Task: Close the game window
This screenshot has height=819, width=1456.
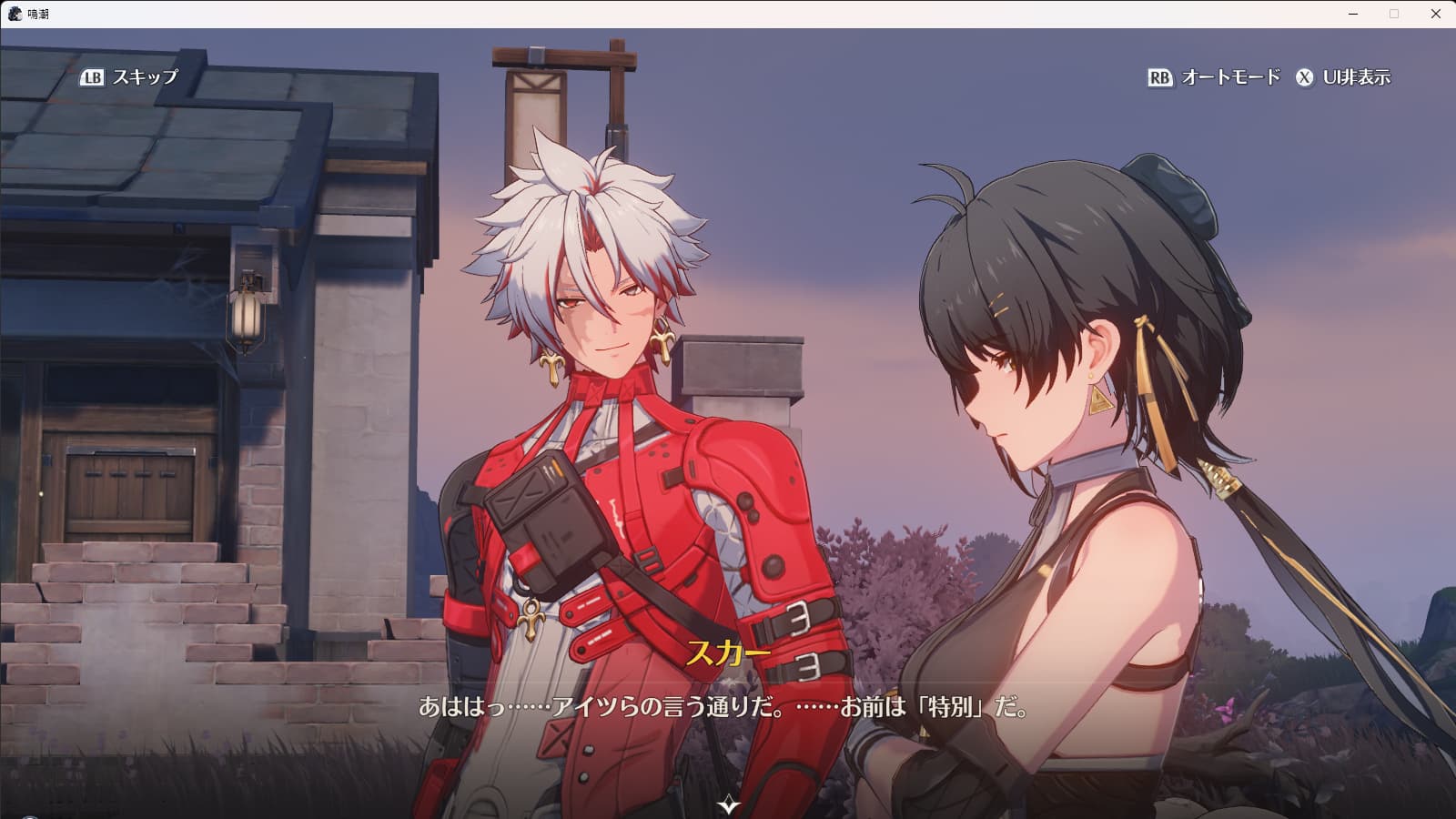Action: click(1435, 14)
